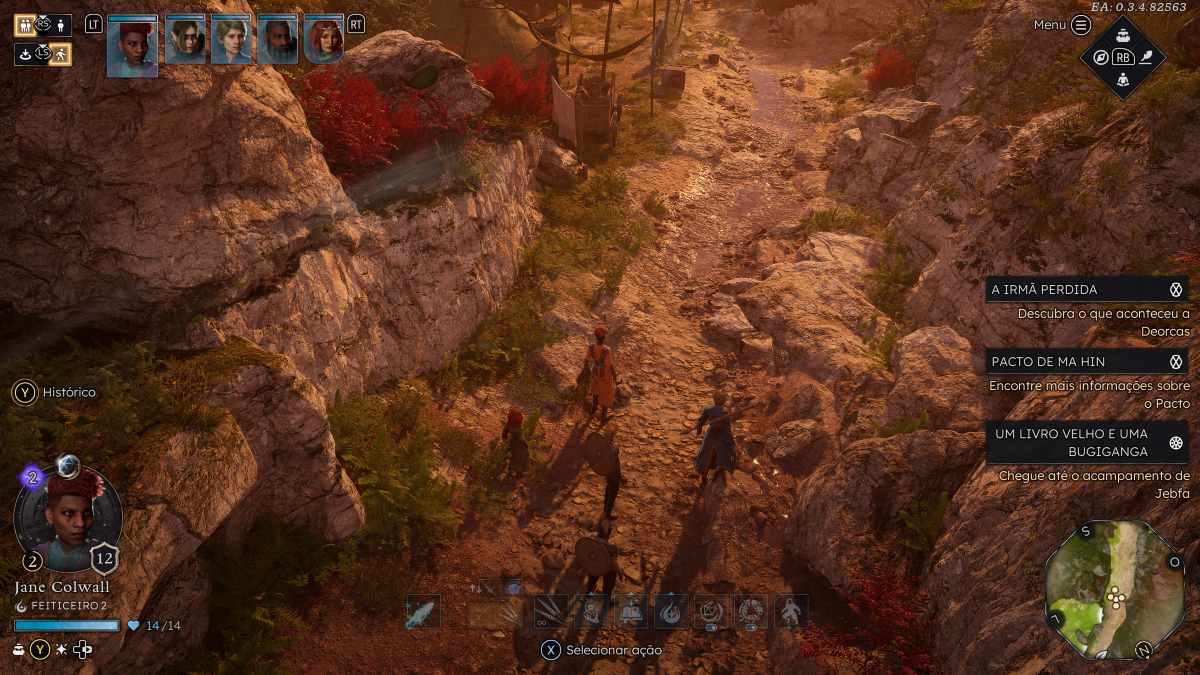The height and width of the screenshot is (675, 1200).
Task: Open Jane Colwall's character portrait
Action: tap(68, 518)
